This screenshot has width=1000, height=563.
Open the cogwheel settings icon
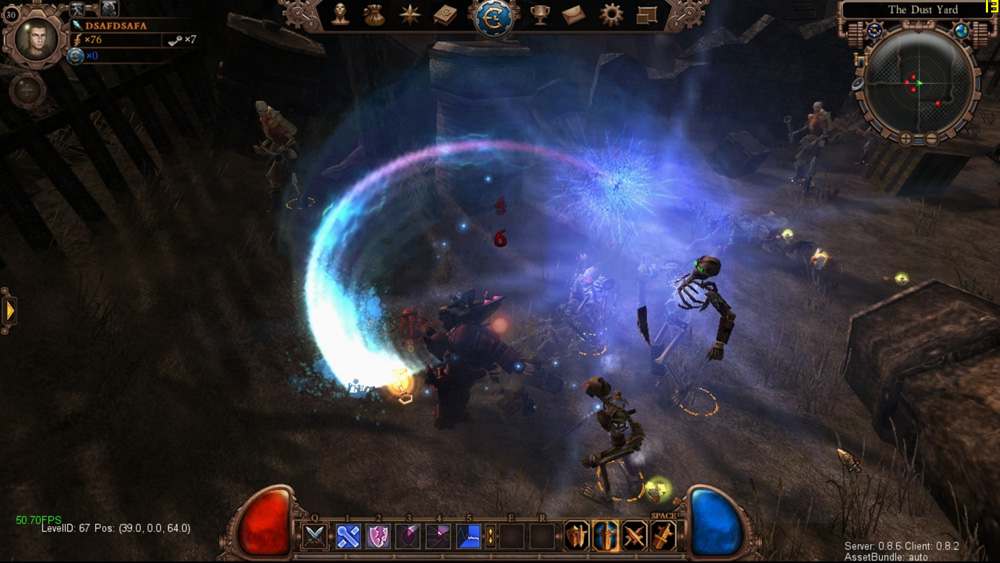(x=611, y=14)
